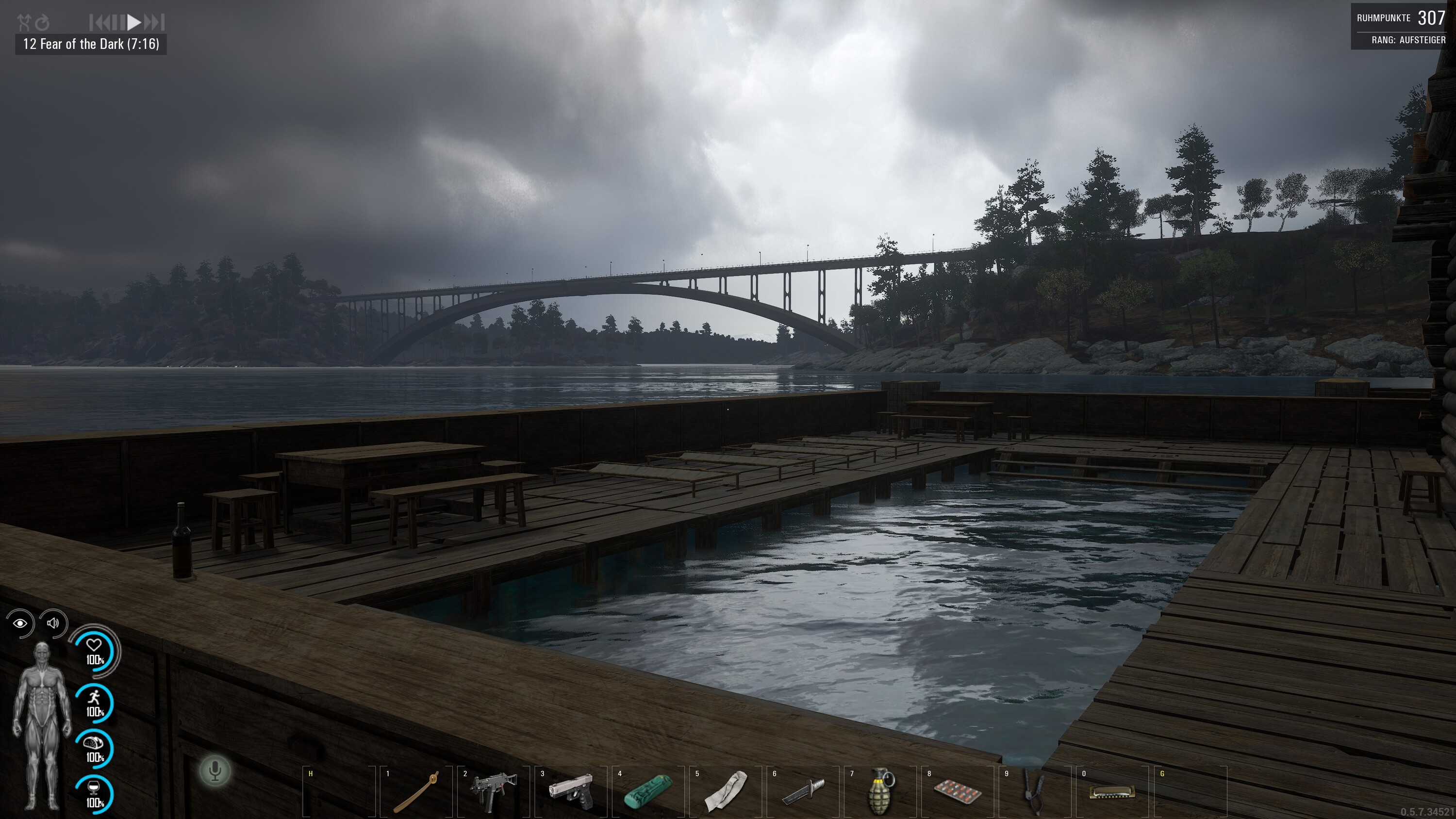Viewport: 1456px width, 819px height.
Task: Equip the pistol in slot 3
Action: (x=571, y=791)
